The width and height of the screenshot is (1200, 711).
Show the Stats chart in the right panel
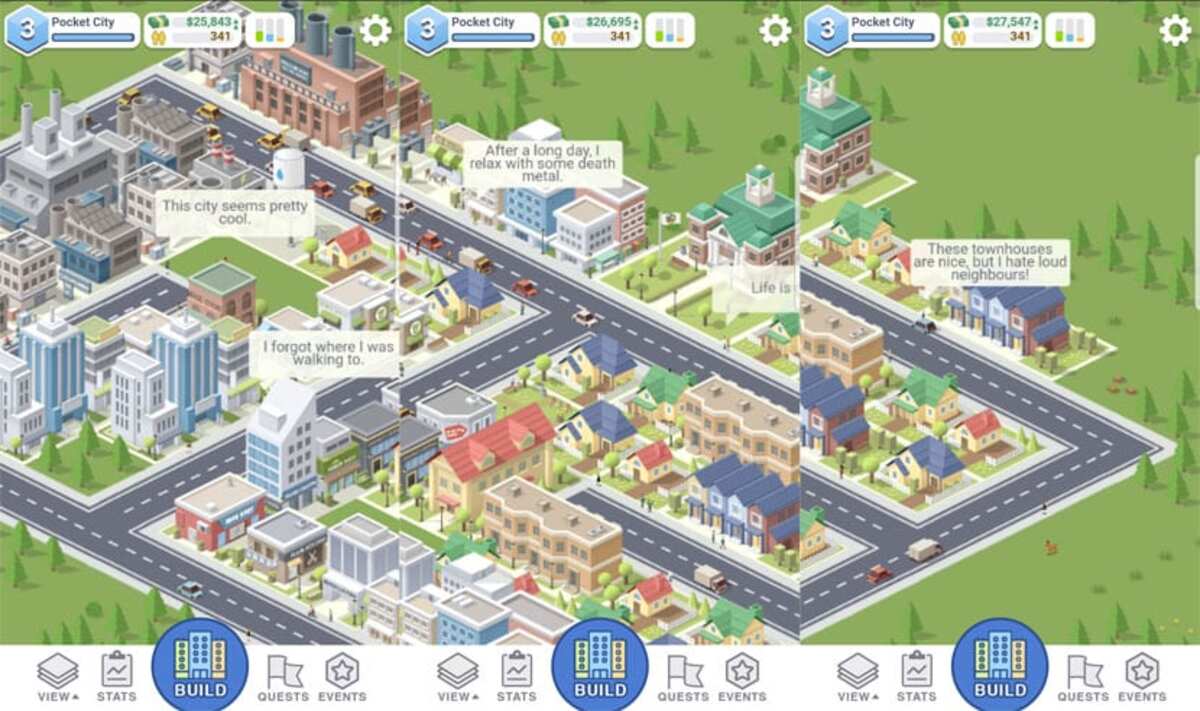coord(917,676)
